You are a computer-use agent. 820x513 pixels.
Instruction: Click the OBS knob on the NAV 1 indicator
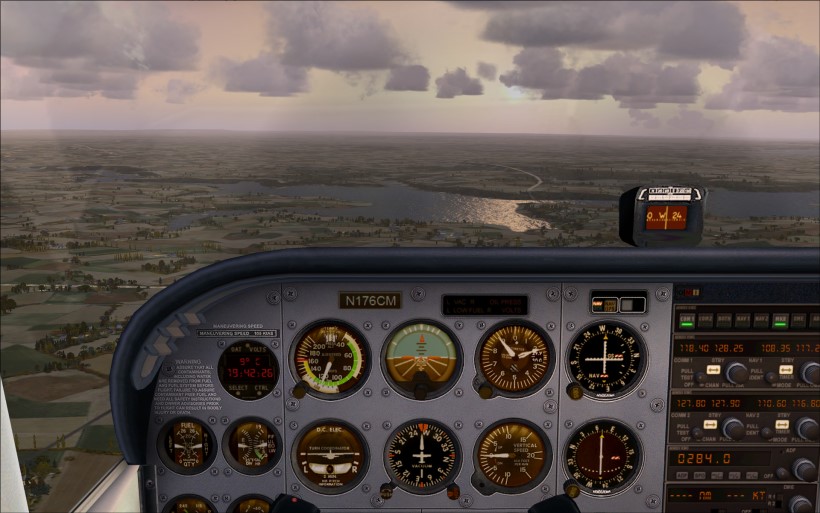click(x=574, y=393)
